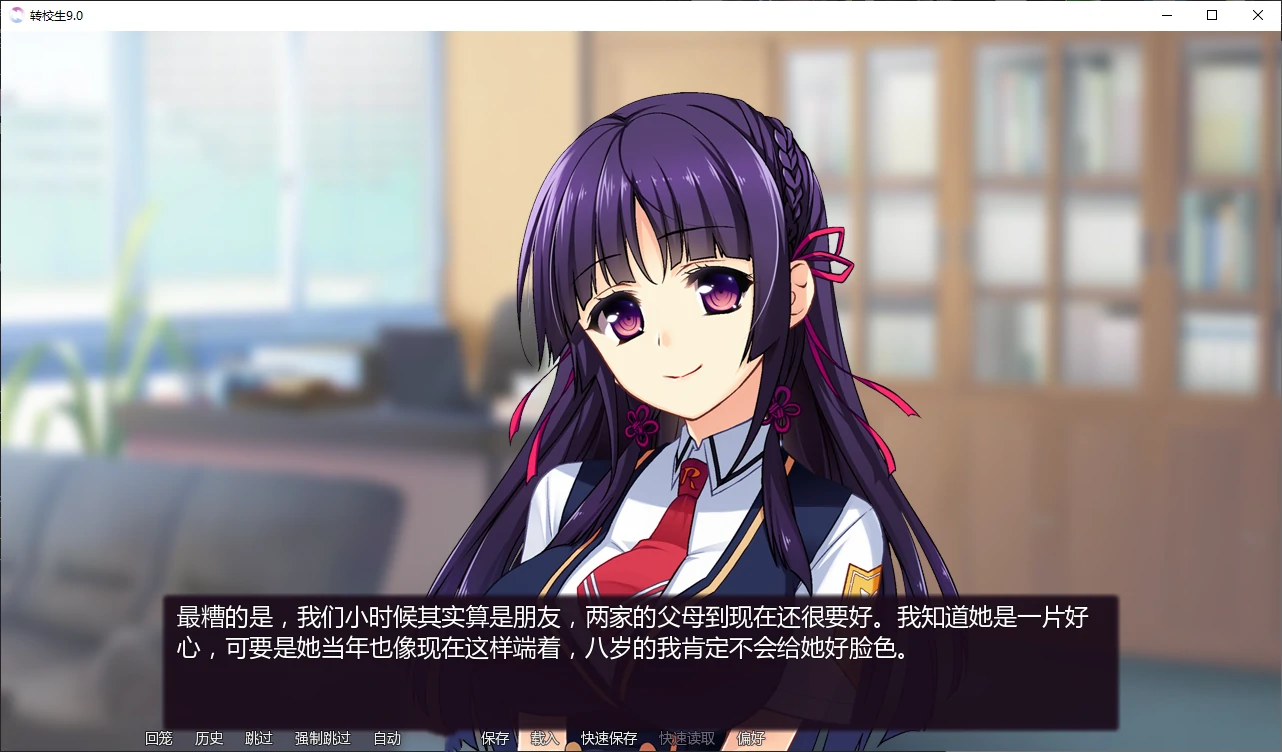Save progress using the 保存 option

coord(495,738)
